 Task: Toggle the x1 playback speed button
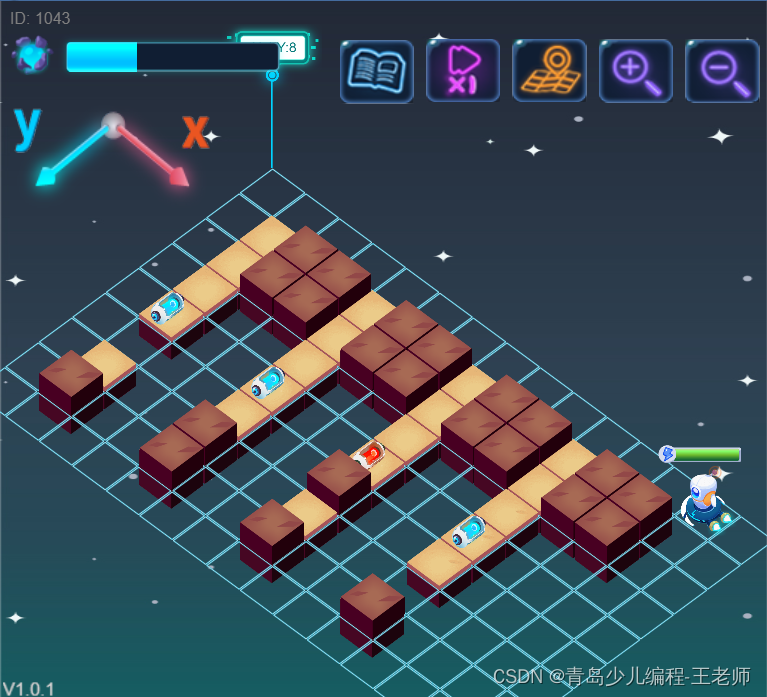pos(463,71)
